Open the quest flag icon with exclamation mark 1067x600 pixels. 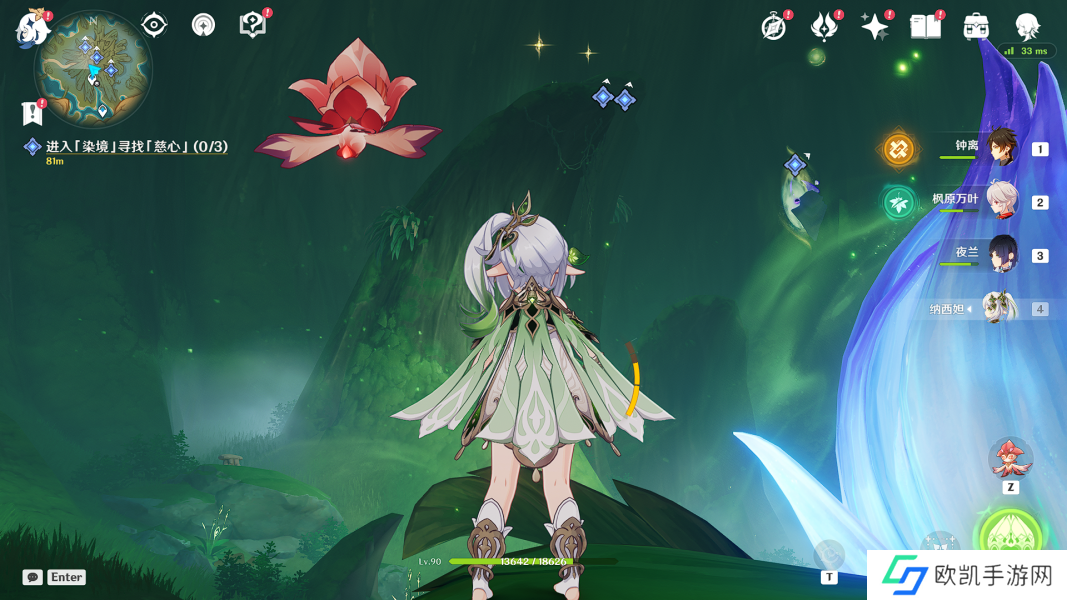pos(32,113)
